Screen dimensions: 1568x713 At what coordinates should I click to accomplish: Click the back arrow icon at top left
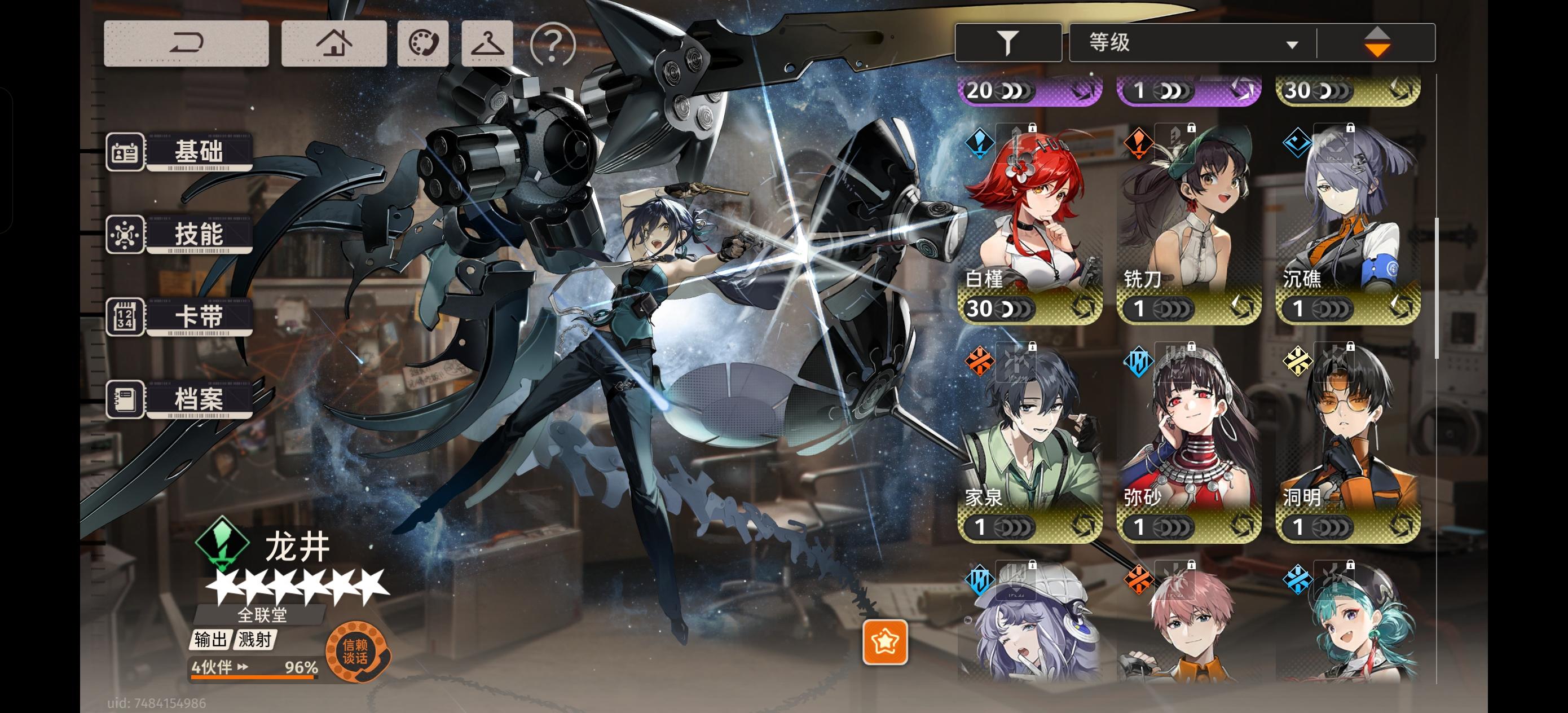click(x=186, y=43)
